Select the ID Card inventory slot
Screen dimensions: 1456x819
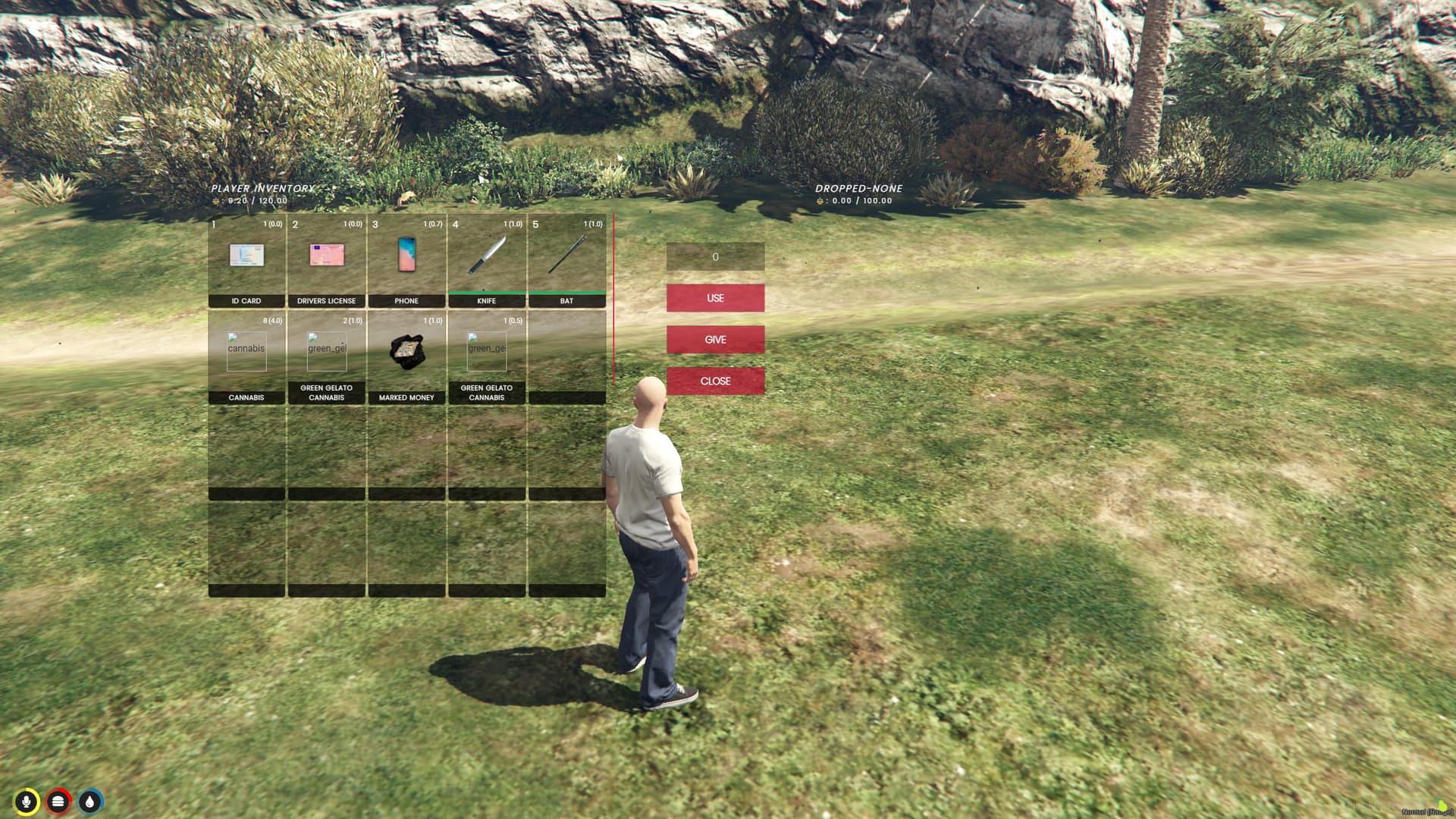point(246,260)
